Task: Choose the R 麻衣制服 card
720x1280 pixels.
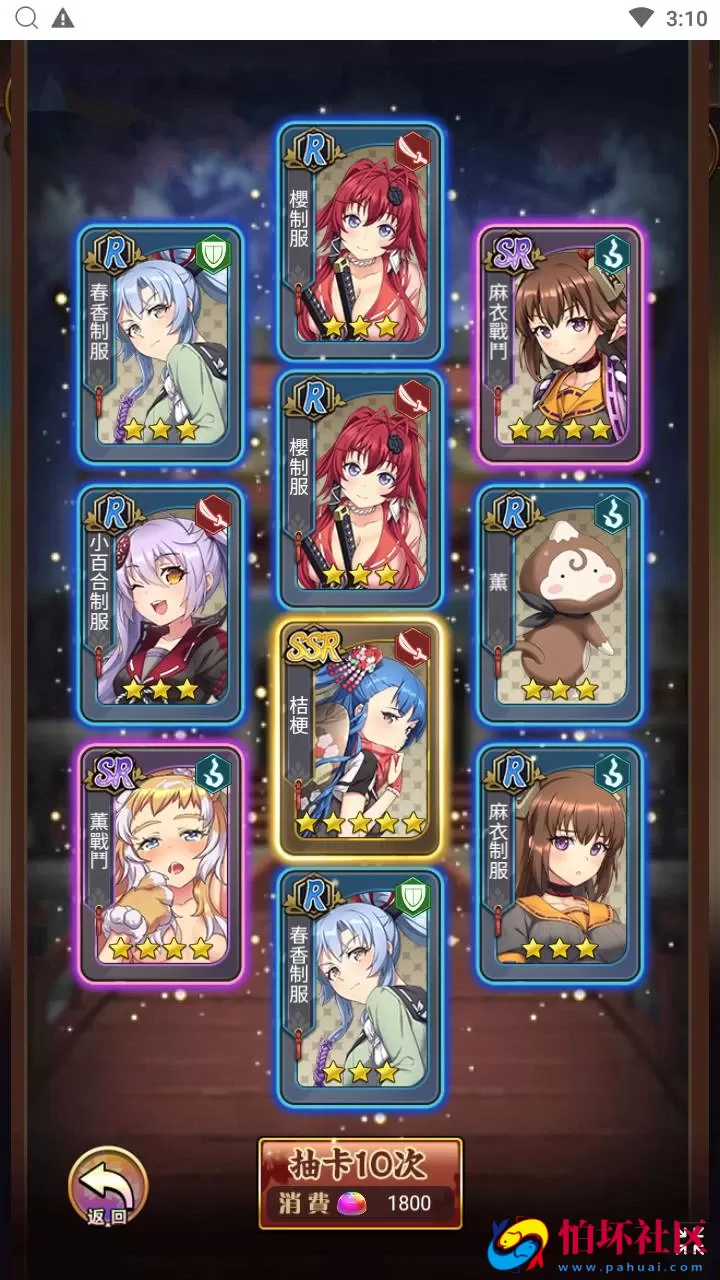Action: coord(559,864)
